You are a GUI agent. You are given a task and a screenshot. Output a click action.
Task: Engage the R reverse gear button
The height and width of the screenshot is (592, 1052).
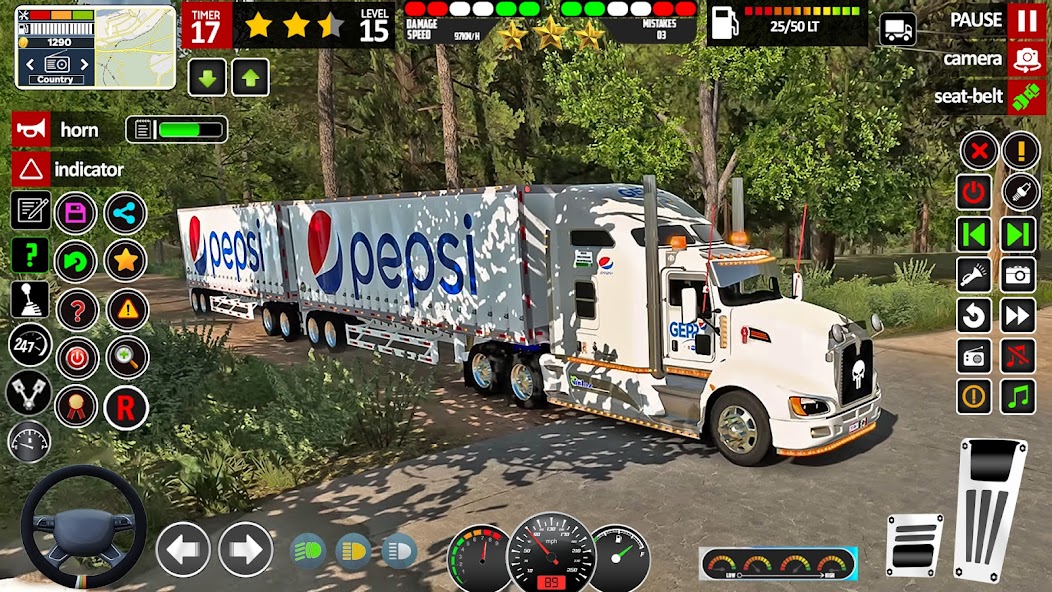[x=125, y=407]
